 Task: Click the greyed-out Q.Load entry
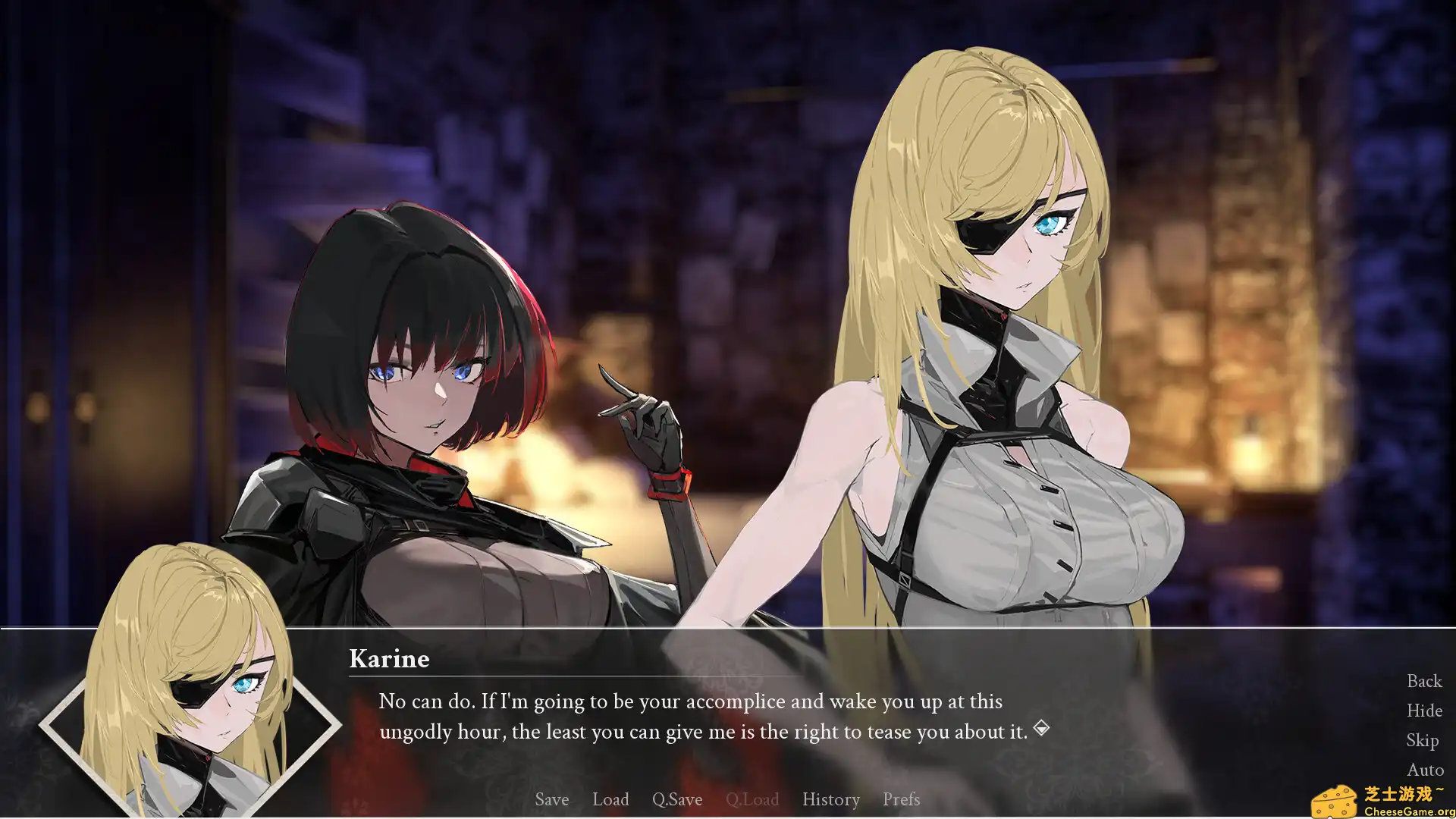tap(753, 799)
